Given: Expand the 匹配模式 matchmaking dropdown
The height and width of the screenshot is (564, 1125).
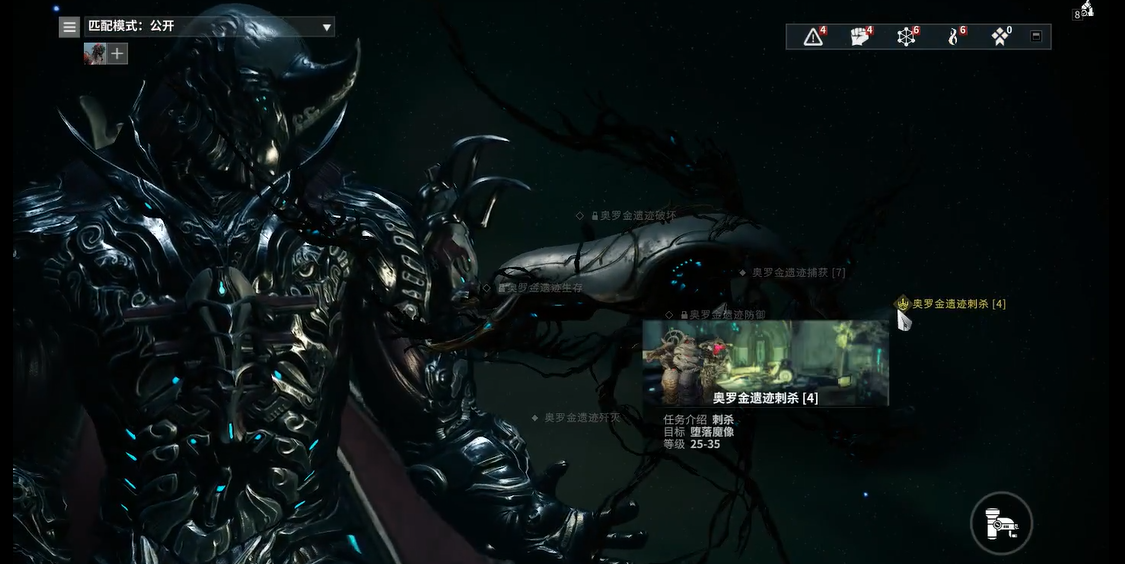Looking at the screenshot, I should tap(326, 27).
